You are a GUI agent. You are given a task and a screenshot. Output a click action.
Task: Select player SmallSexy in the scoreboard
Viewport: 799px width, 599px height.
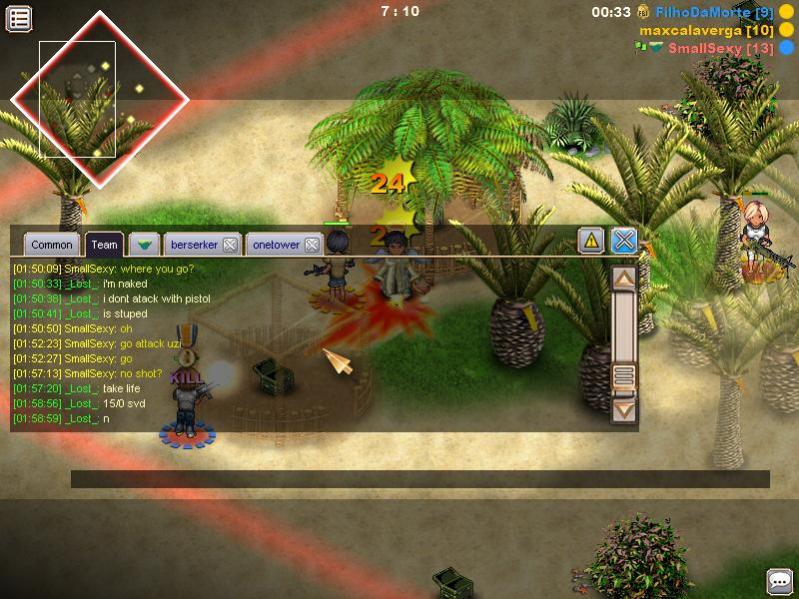(720, 48)
